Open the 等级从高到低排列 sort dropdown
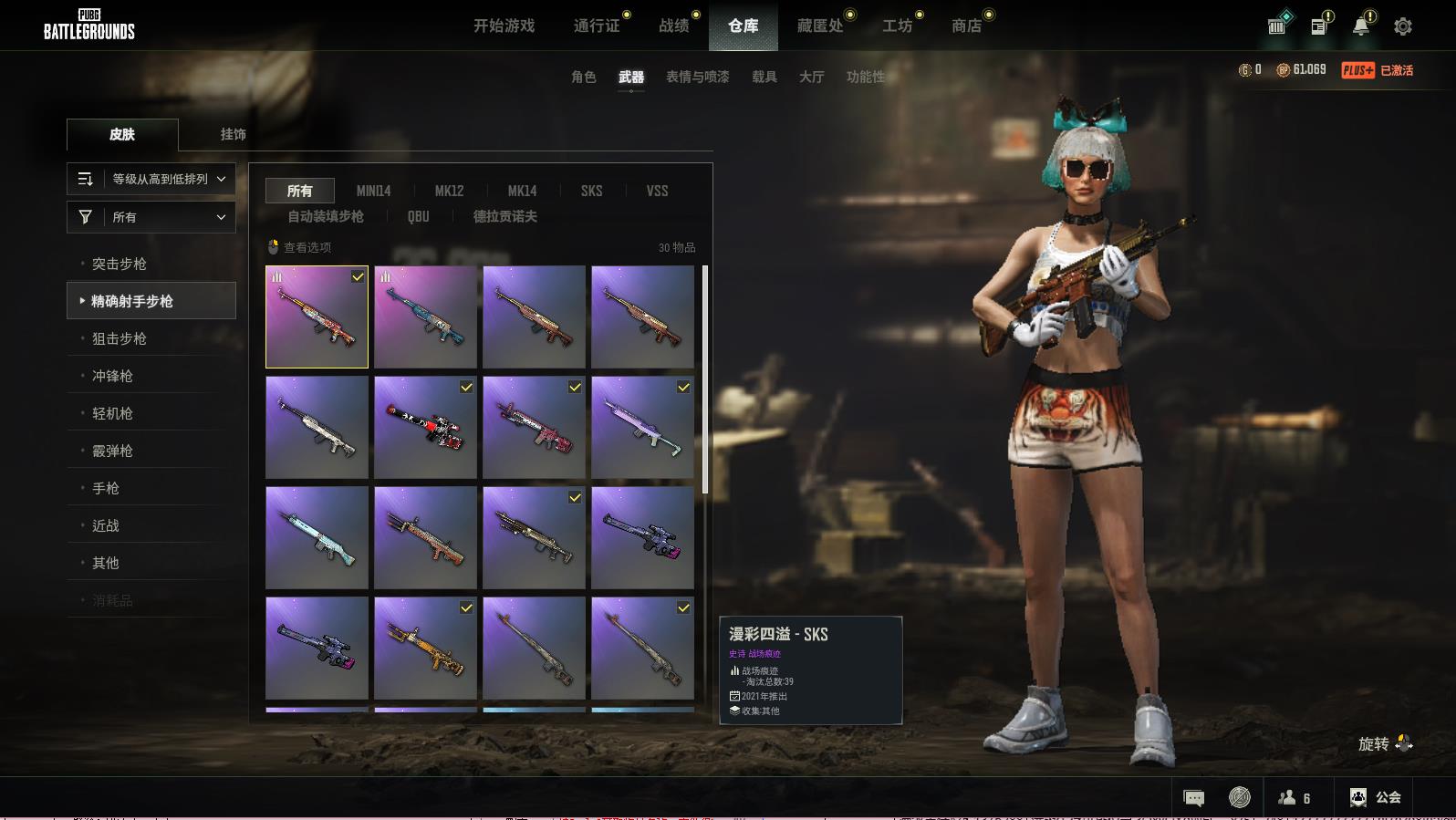This screenshot has height=820, width=1456. [151, 179]
